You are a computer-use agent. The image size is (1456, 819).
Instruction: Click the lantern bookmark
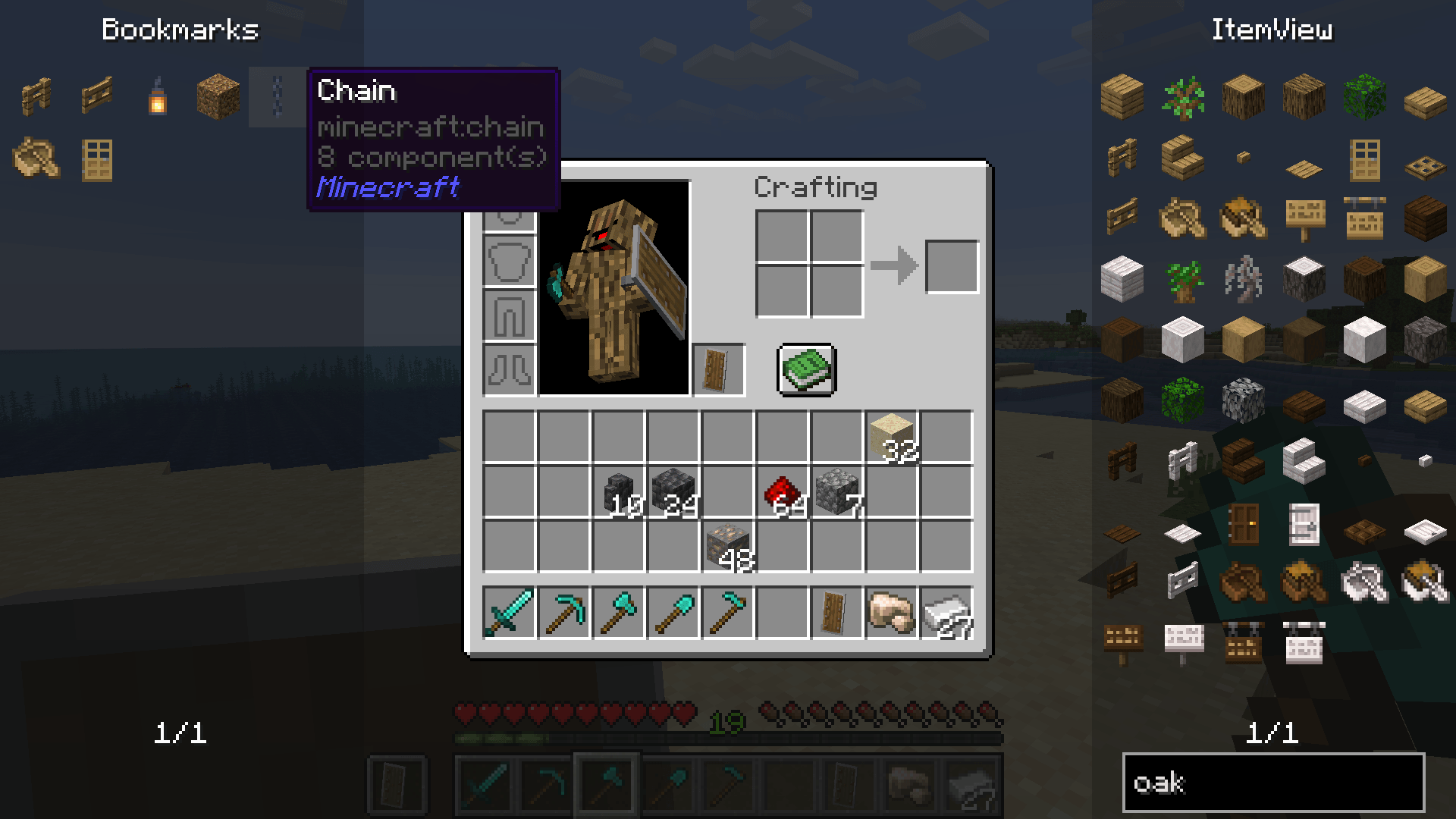[156, 99]
